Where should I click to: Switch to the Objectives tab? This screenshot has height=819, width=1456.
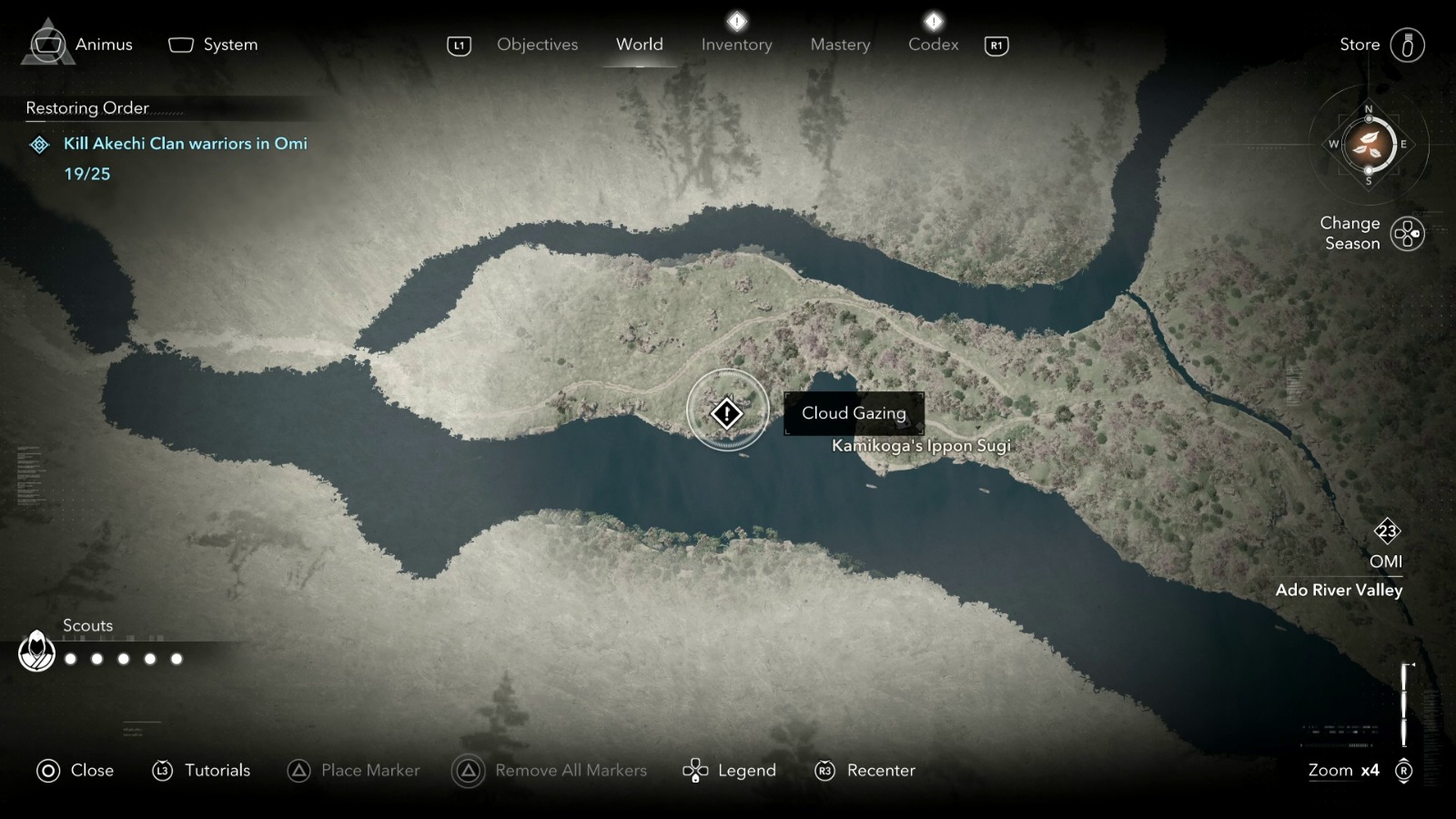537,45
